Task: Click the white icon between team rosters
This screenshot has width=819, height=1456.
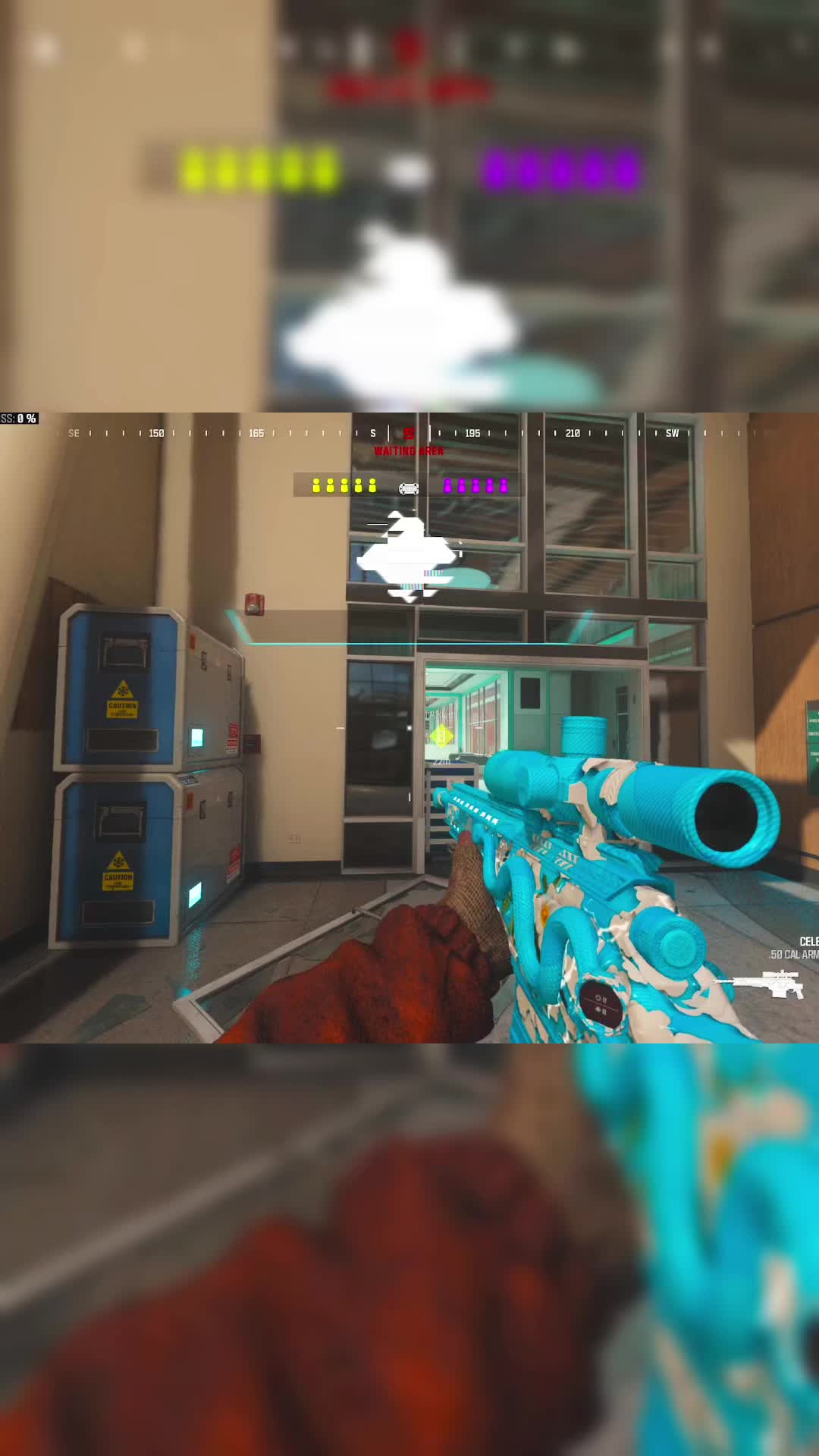Action: 409,488
